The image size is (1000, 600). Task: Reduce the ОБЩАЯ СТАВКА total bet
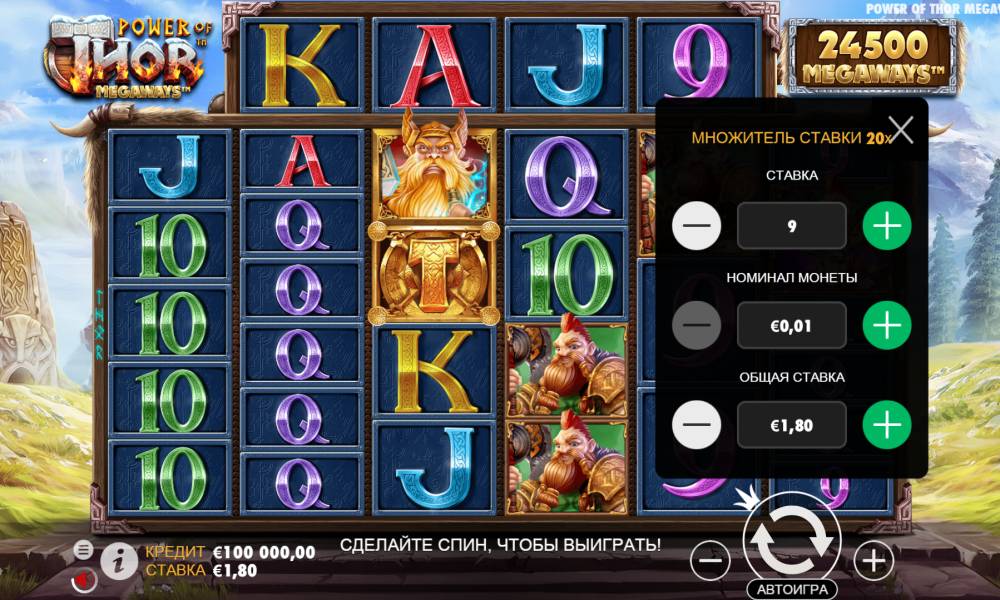(x=697, y=426)
